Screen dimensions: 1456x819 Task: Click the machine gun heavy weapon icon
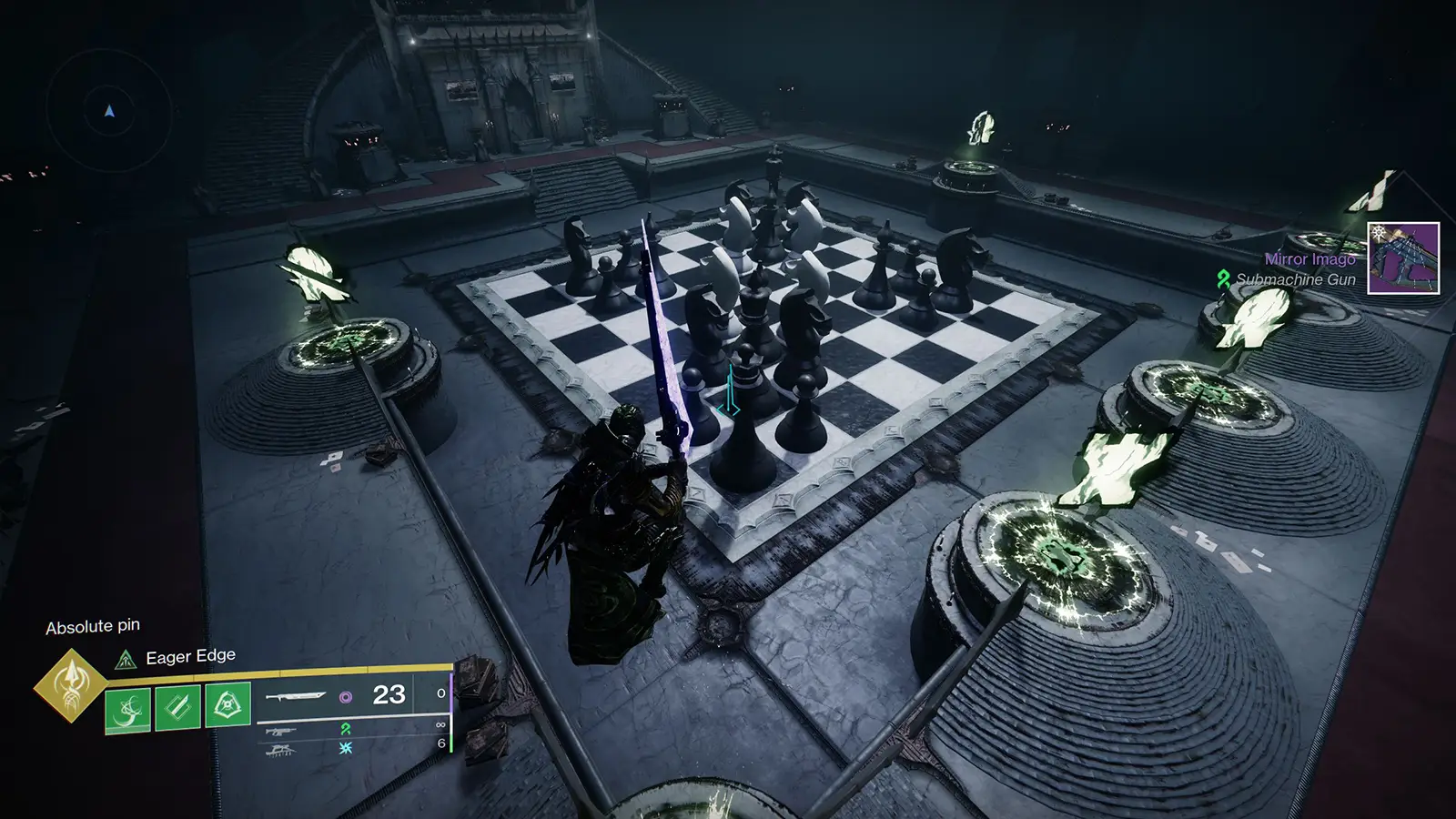coord(282,749)
